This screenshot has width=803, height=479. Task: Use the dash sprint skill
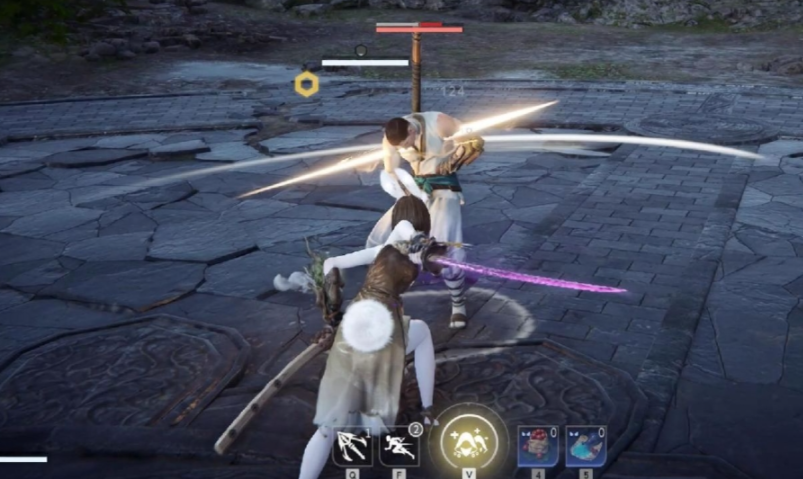(x=399, y=446)
